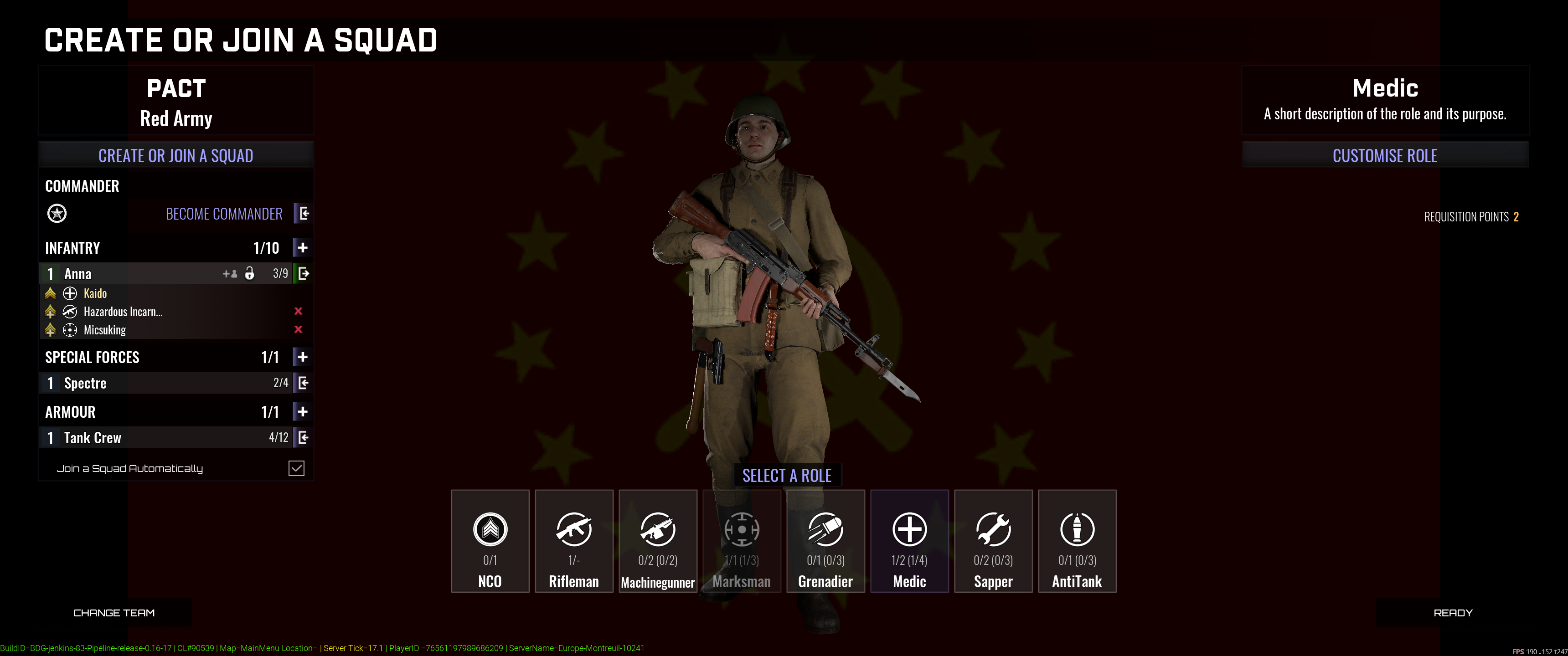Screen dimensions: 1568x656
Task: Create a new Armour squad
Action: pos(303,412)
